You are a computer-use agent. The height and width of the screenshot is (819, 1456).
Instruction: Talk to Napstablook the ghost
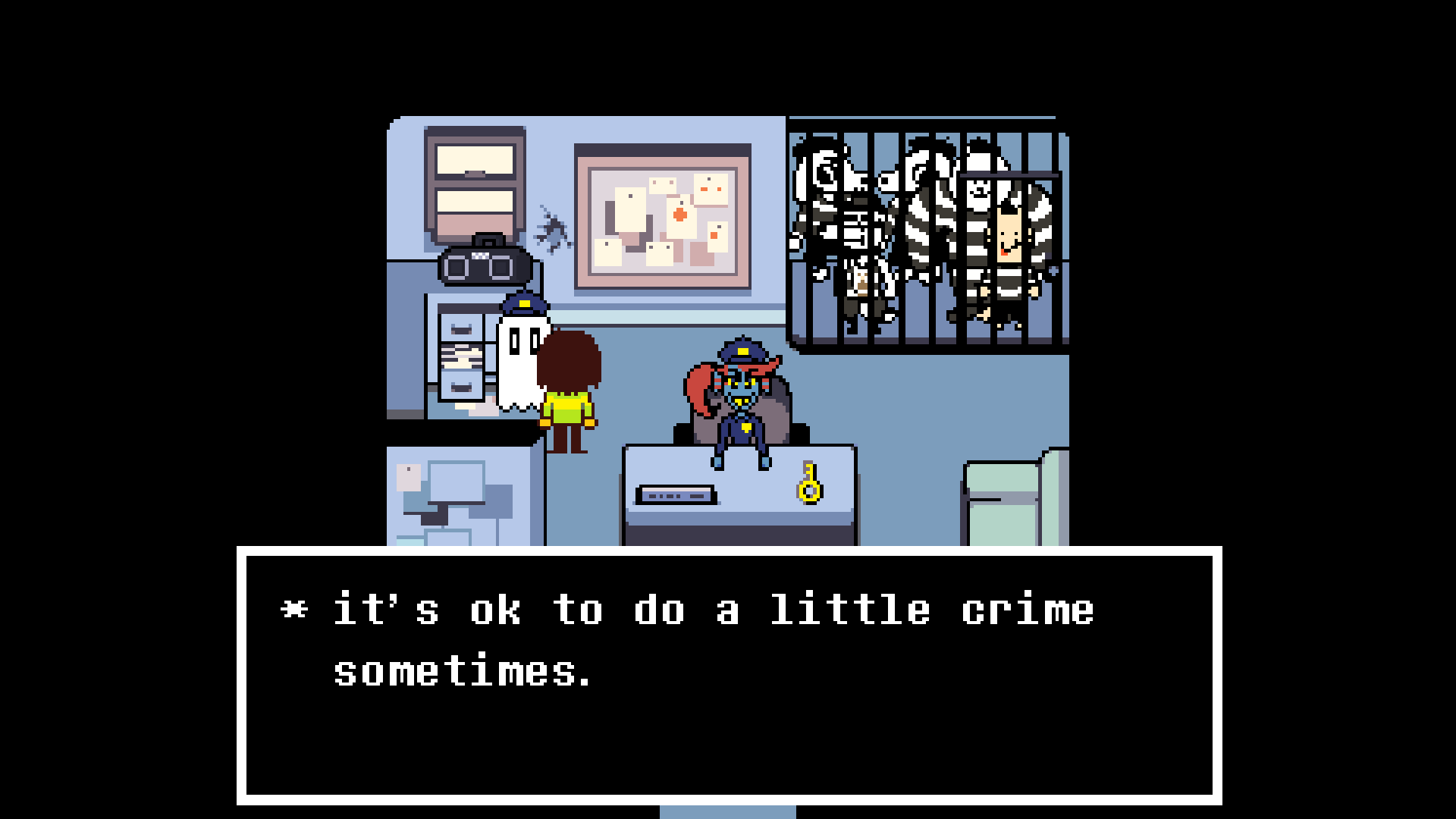[x=521, y=364]
